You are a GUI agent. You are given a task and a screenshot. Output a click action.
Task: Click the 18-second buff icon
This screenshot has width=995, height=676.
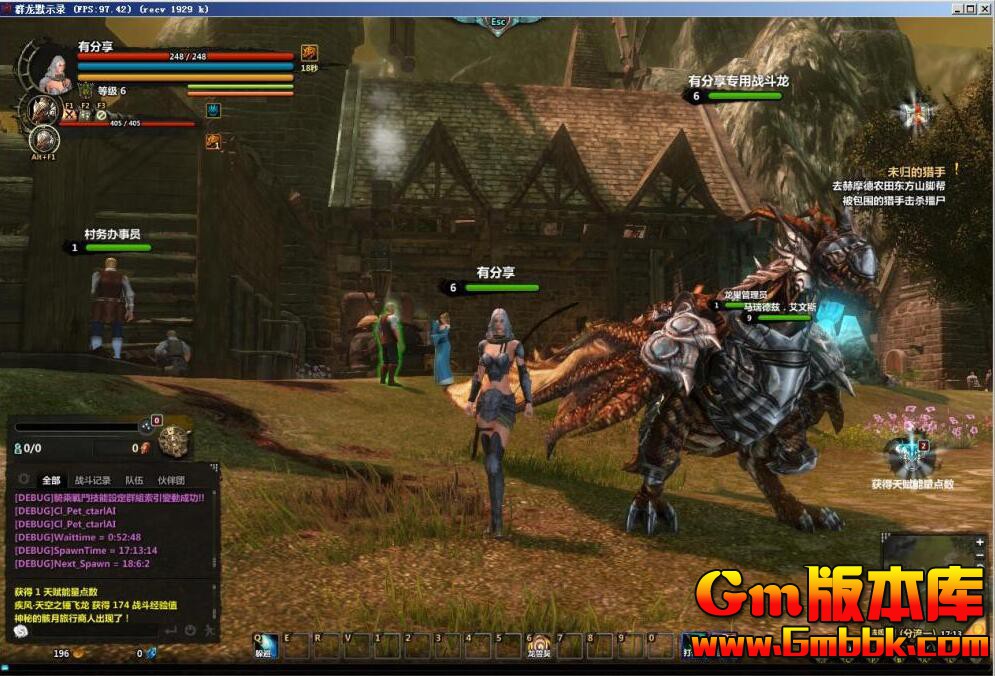310,53
